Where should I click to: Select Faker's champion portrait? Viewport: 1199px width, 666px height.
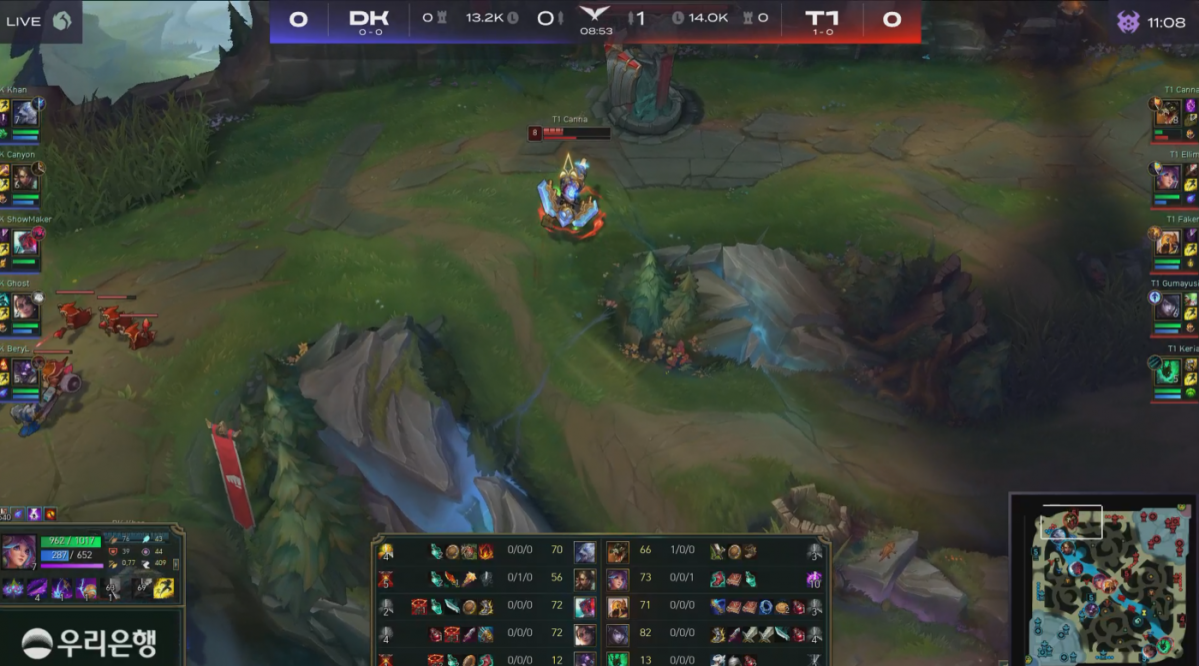(x=1167, y=242)
